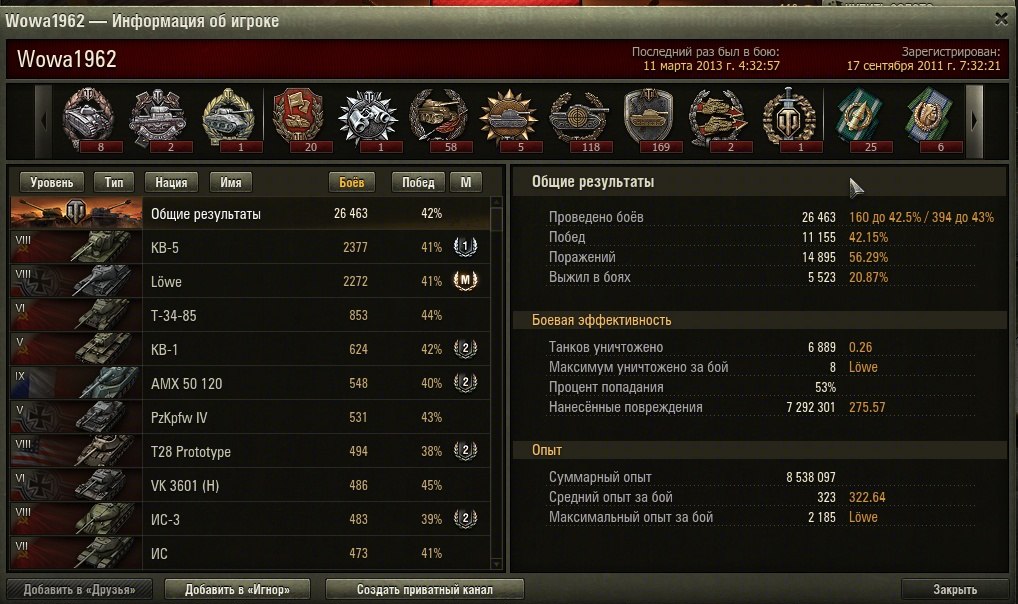Image resolution: width=1018 pixels, height=604 pixels.
Task: Sort vehicle list by Тип
Action: [x=114, y=182]
